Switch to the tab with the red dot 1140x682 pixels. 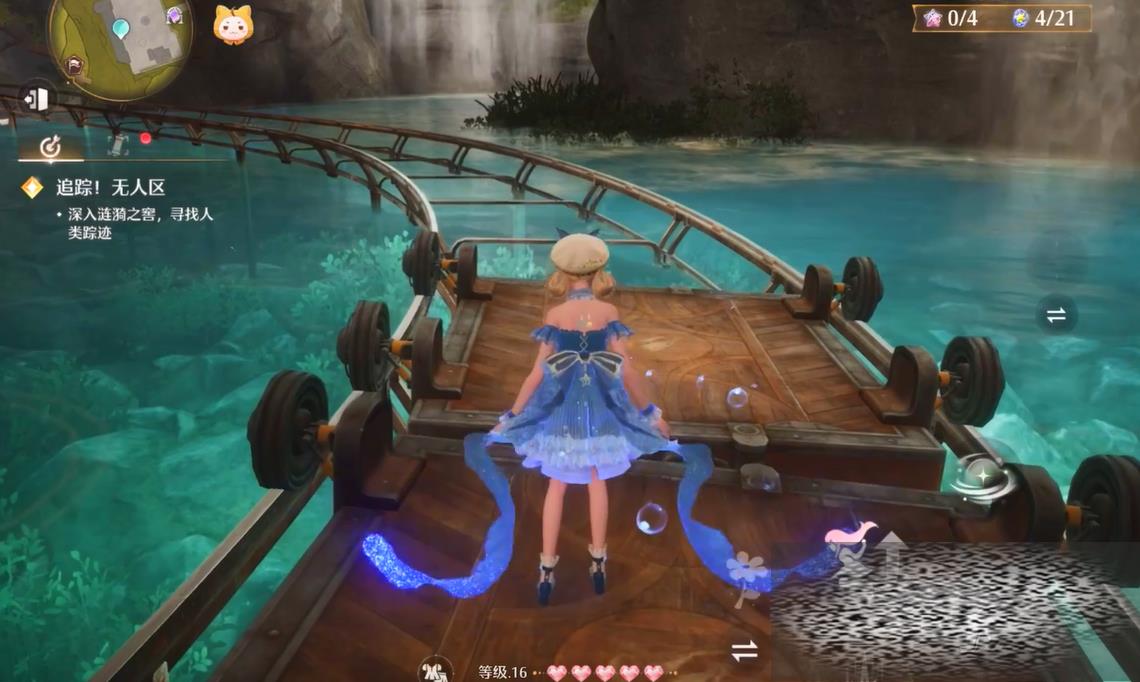pos(121,145)
